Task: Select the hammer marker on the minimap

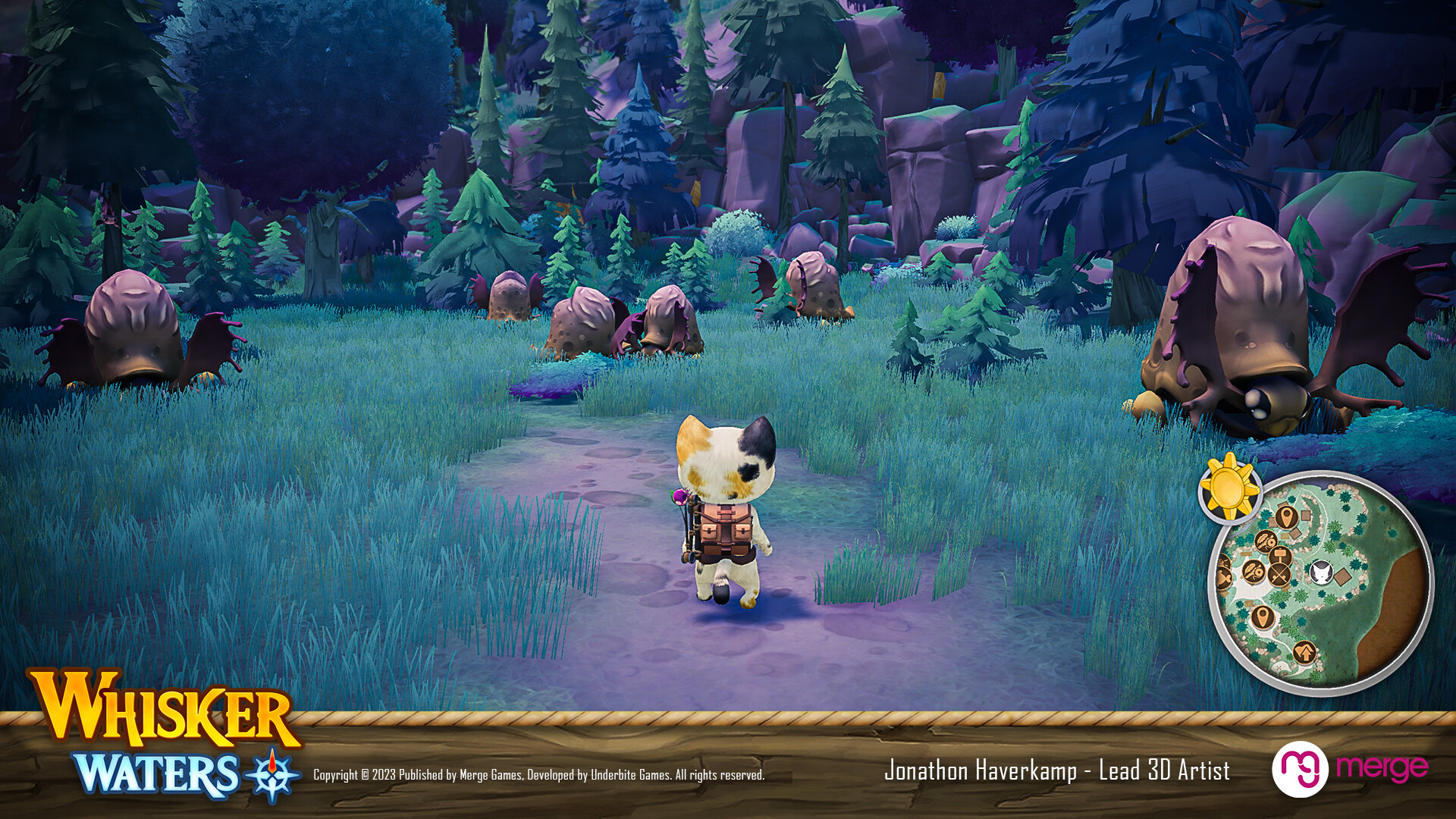Action: point(1279,556)
